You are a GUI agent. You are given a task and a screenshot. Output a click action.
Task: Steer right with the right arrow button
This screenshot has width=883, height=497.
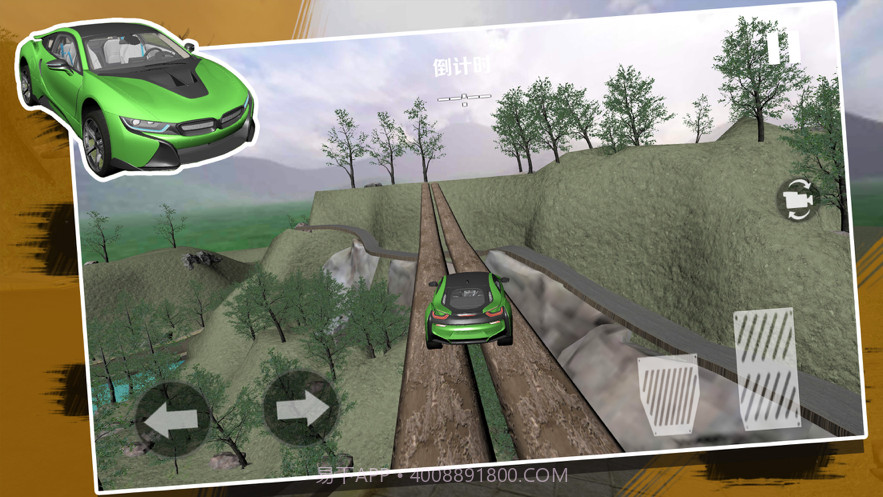(300, 408)
